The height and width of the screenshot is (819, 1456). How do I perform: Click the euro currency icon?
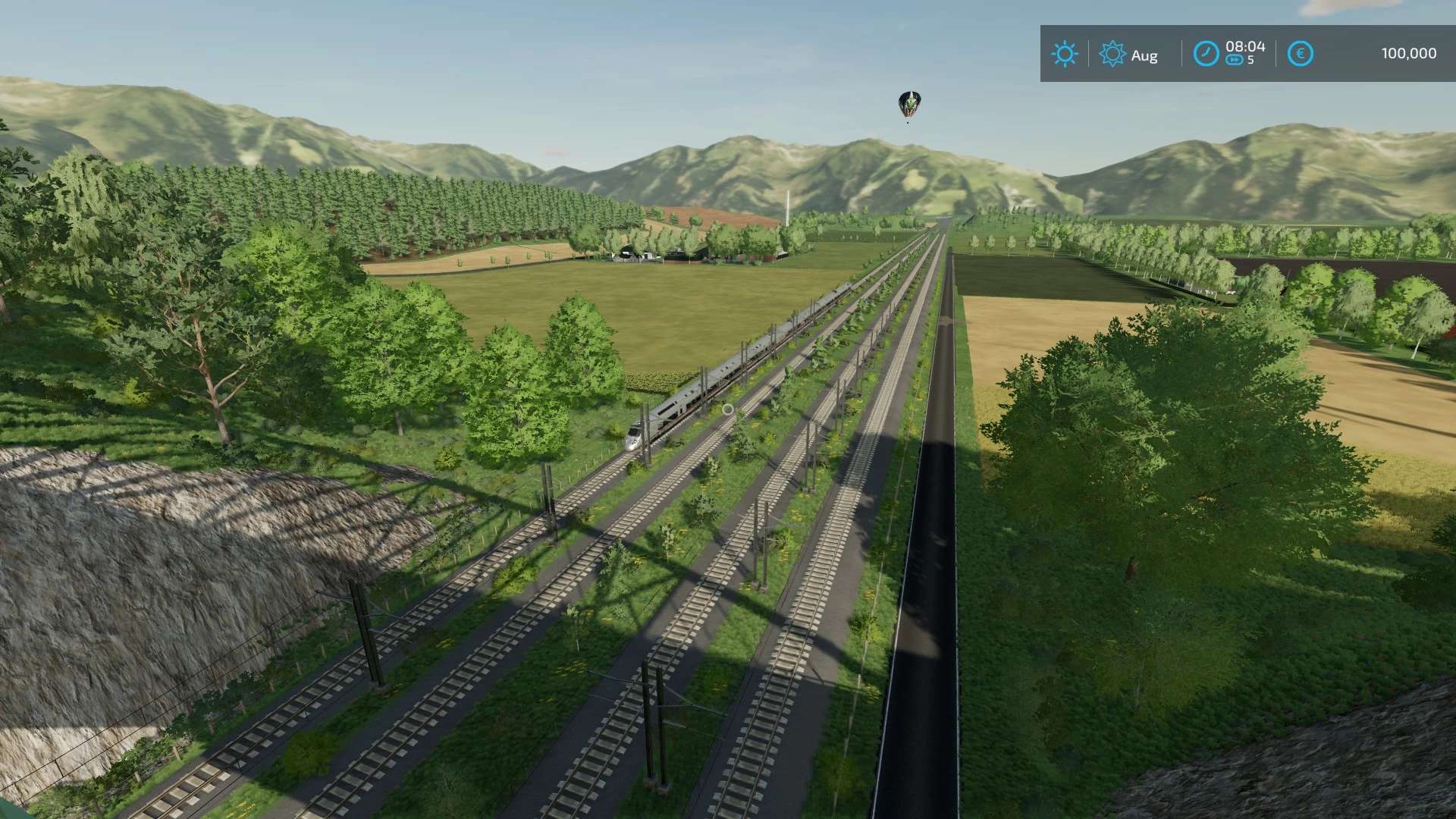1300,54
